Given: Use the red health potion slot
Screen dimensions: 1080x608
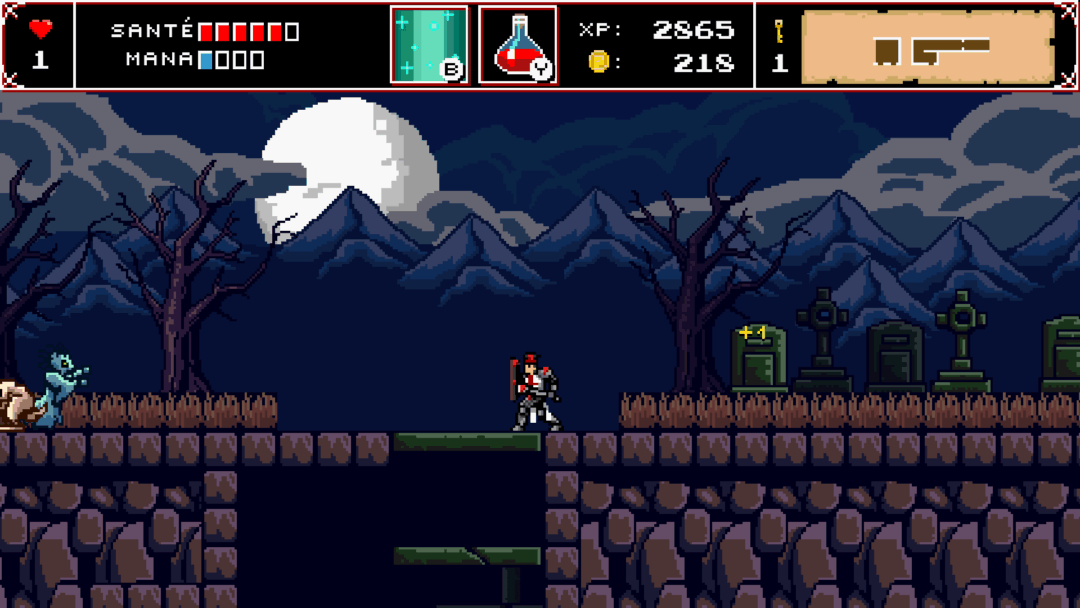Looking at the screenshot, I should [x=518, y=45].
